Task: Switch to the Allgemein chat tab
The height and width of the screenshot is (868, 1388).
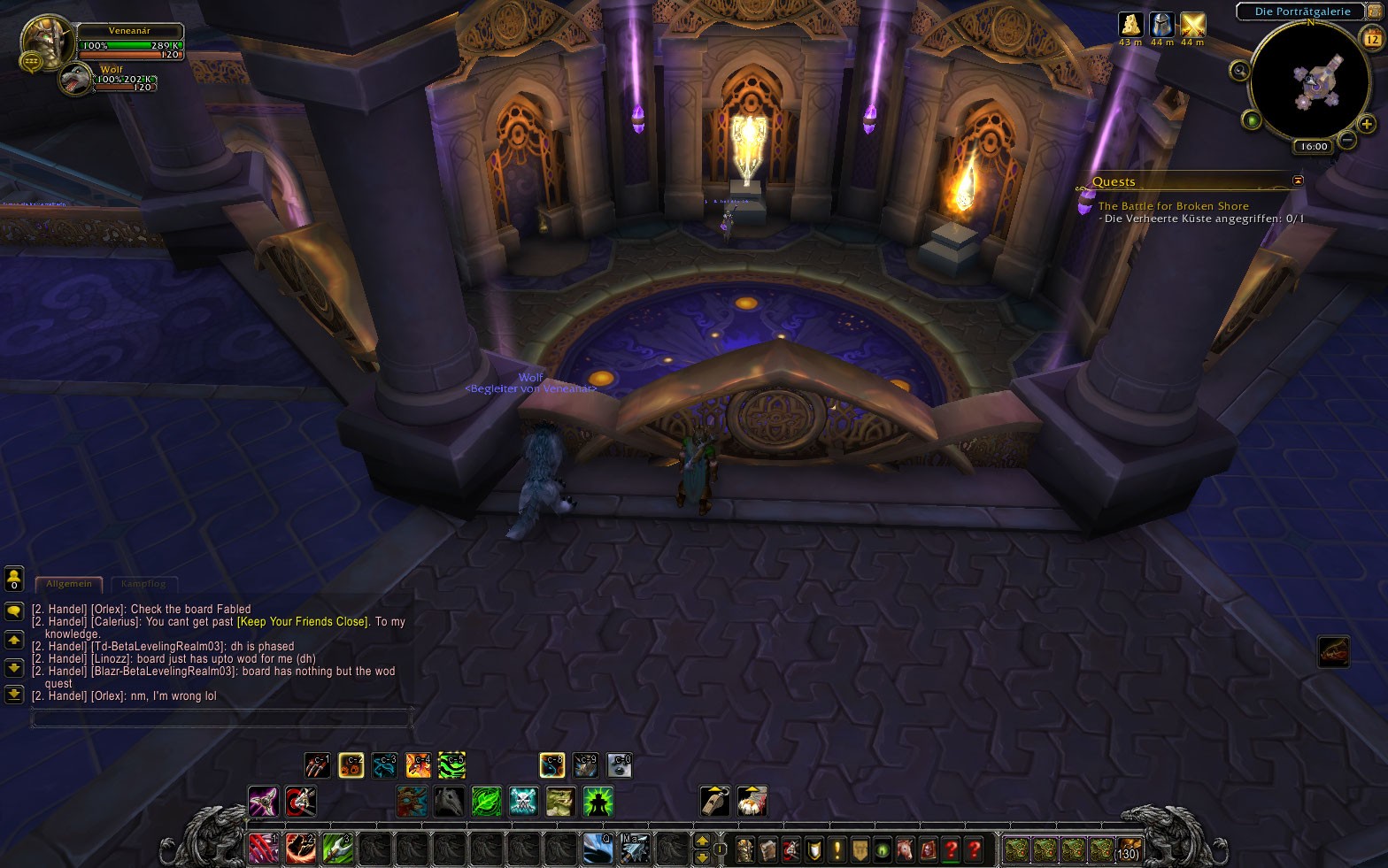Action: pos(69,584)
